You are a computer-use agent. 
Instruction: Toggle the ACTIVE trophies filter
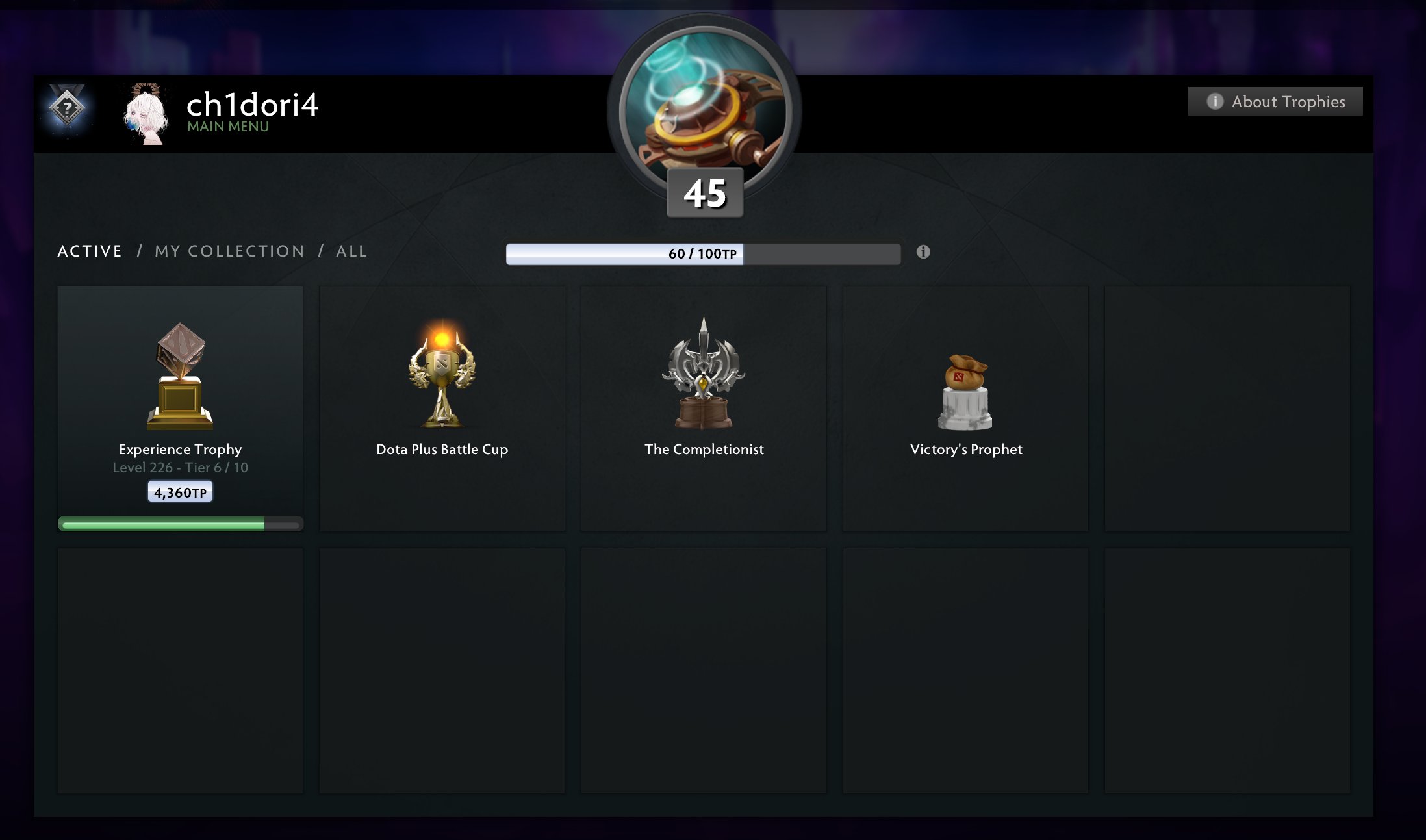tap(90, 251)
